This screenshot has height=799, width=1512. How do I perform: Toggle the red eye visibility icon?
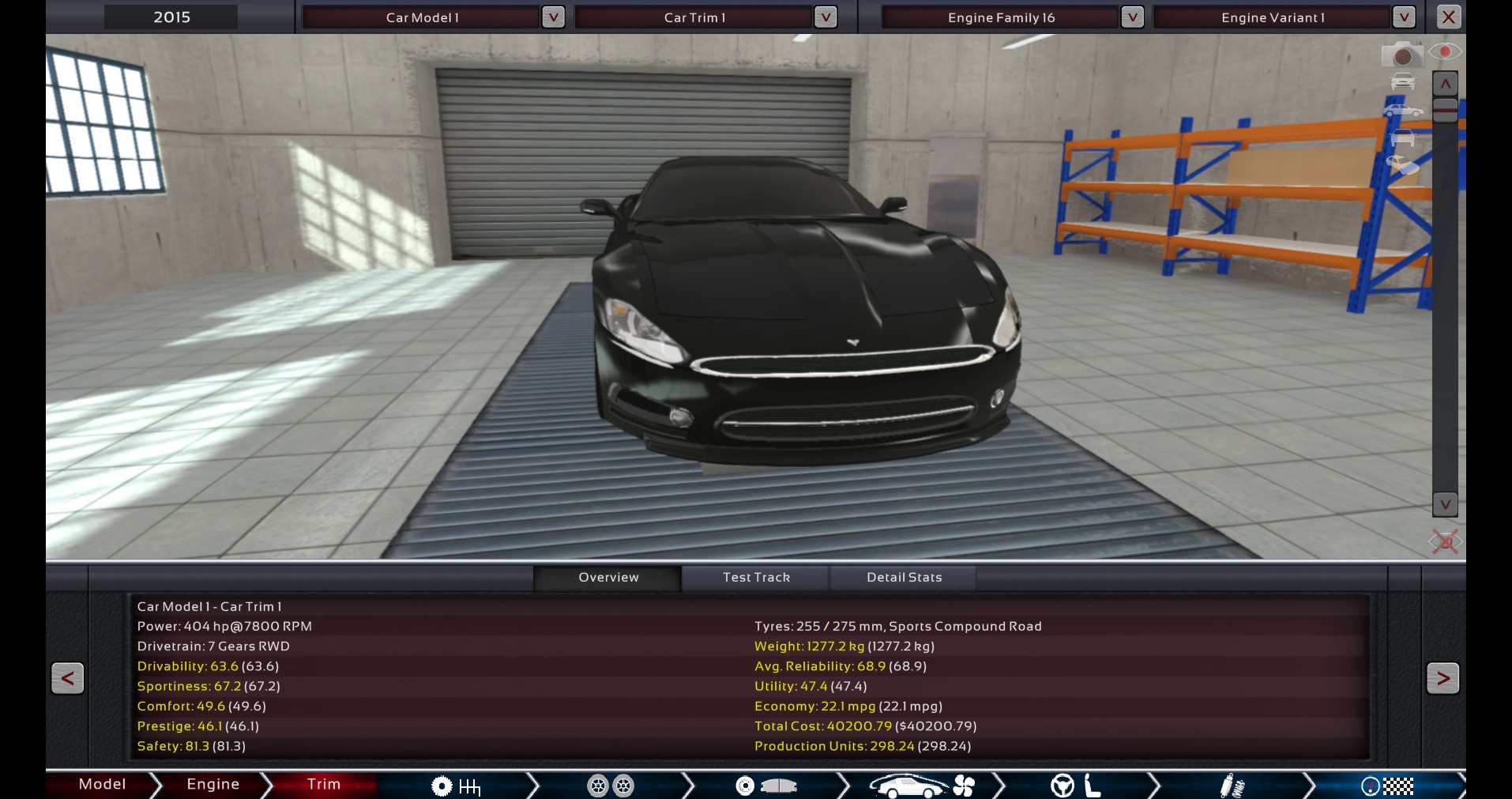1445,52
